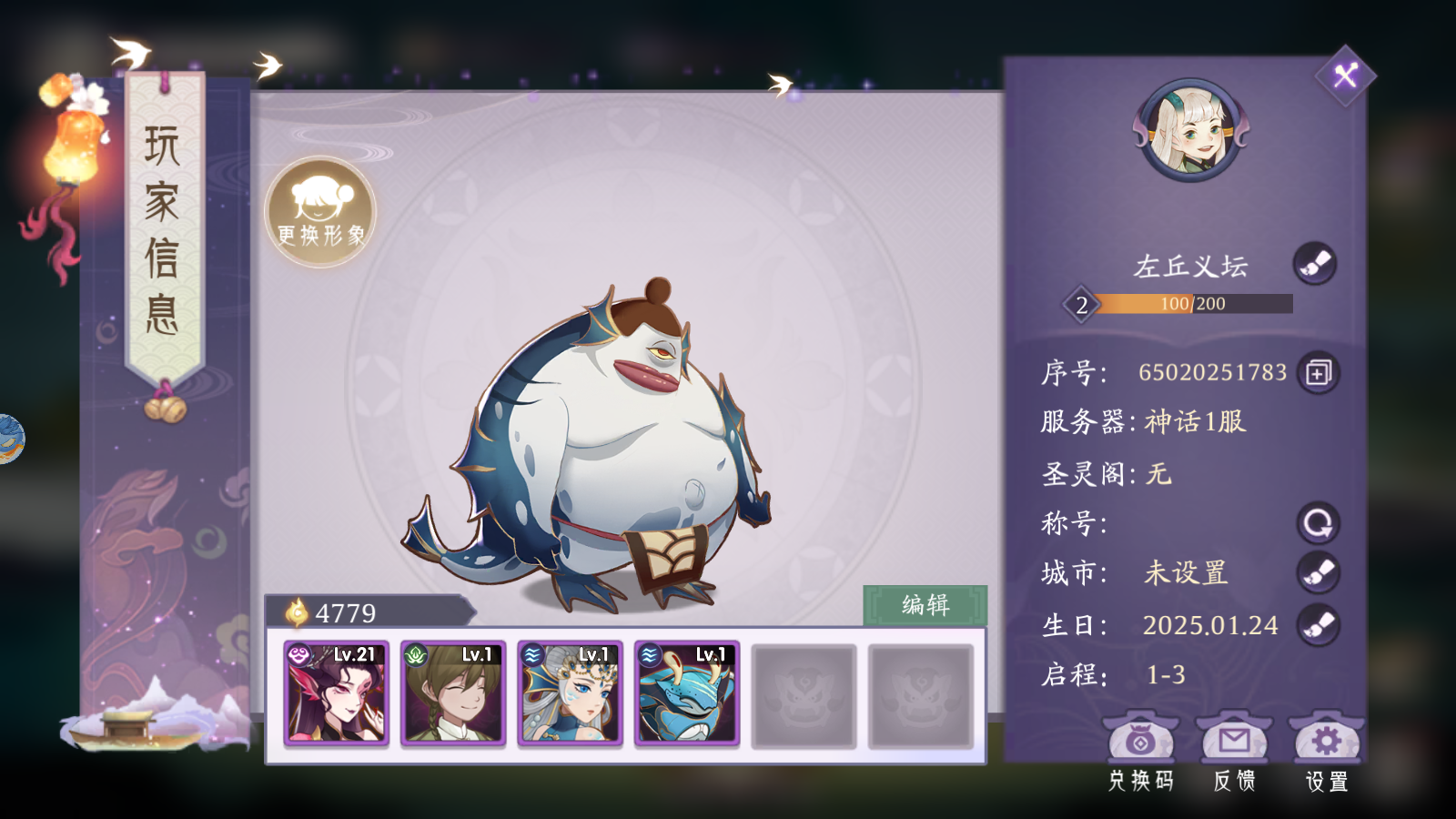Viewport: 1456px width, 819px height.
Task: Edit the 城市 city setting
Action: (1318, 572)
